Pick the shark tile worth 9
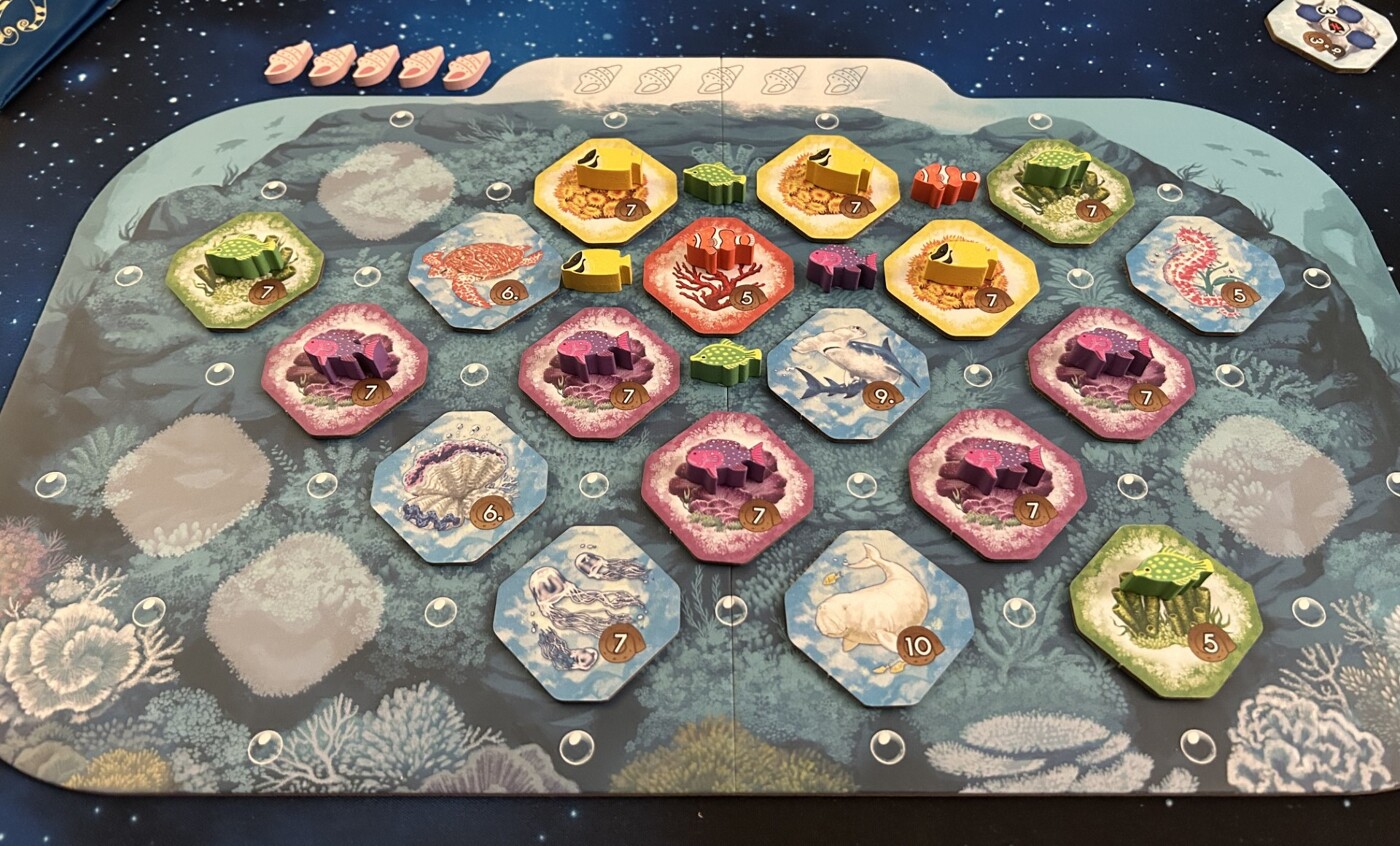Viewport: 1400px width, 846px height. (847, 373)
